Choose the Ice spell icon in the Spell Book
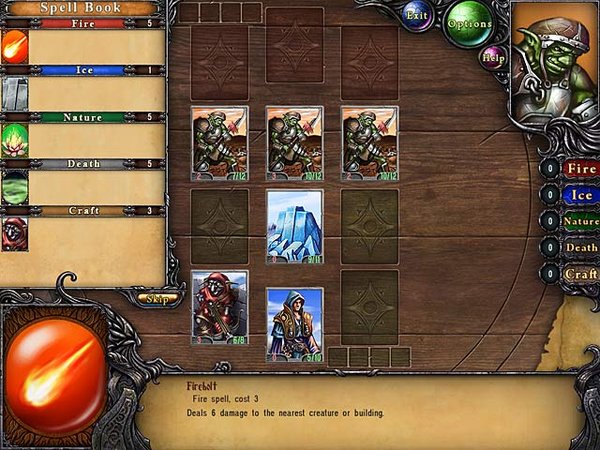This screenshot has height=450, width=600. tap(15, 94)
